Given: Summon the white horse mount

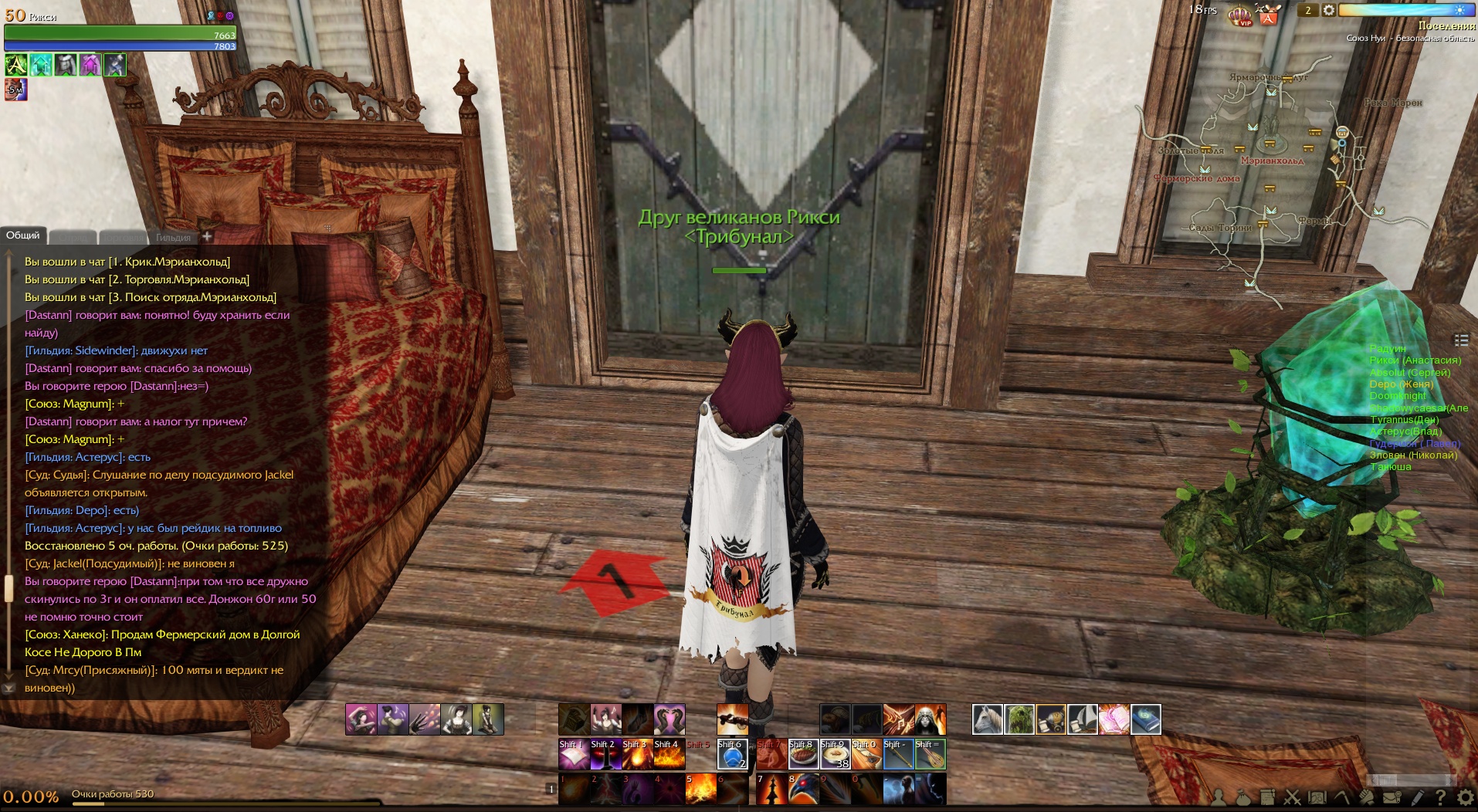Looking at the screenshot, I should [987, 719].
